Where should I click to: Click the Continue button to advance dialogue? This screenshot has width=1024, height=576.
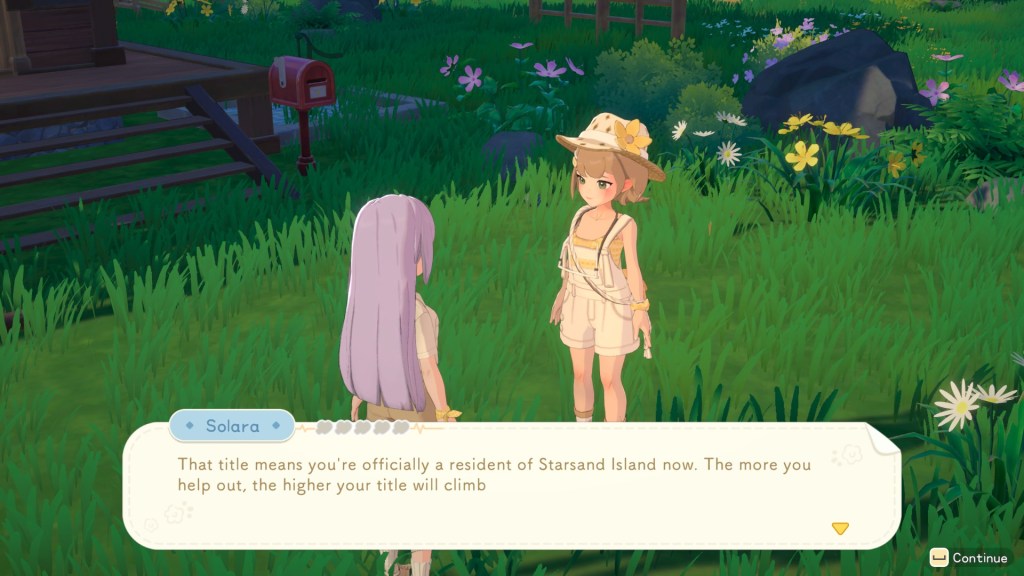(968, 558)
